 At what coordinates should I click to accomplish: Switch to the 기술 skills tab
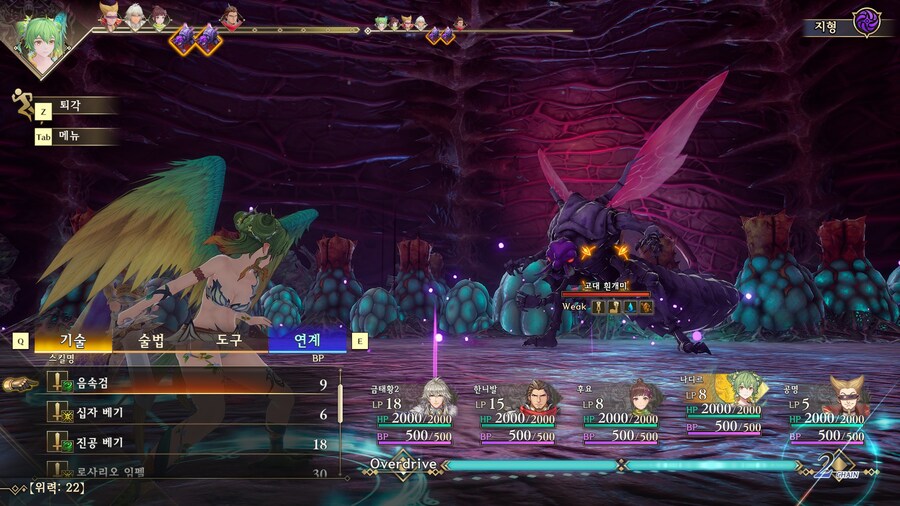[72, 340]
